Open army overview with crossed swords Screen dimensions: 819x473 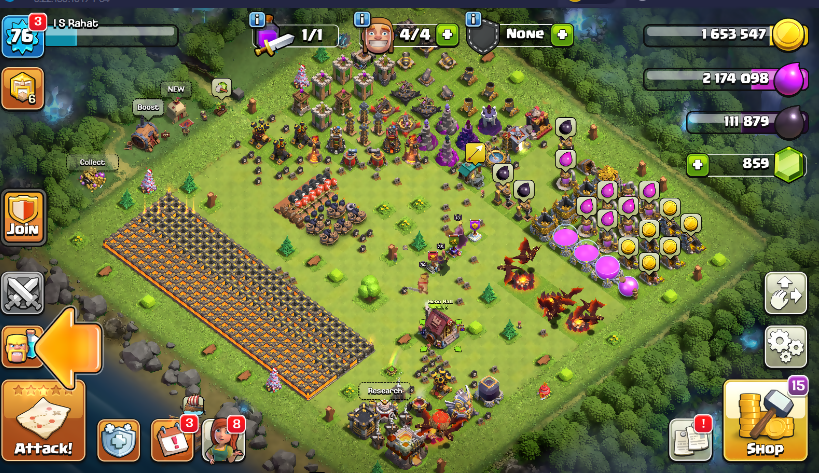(22, 293)
